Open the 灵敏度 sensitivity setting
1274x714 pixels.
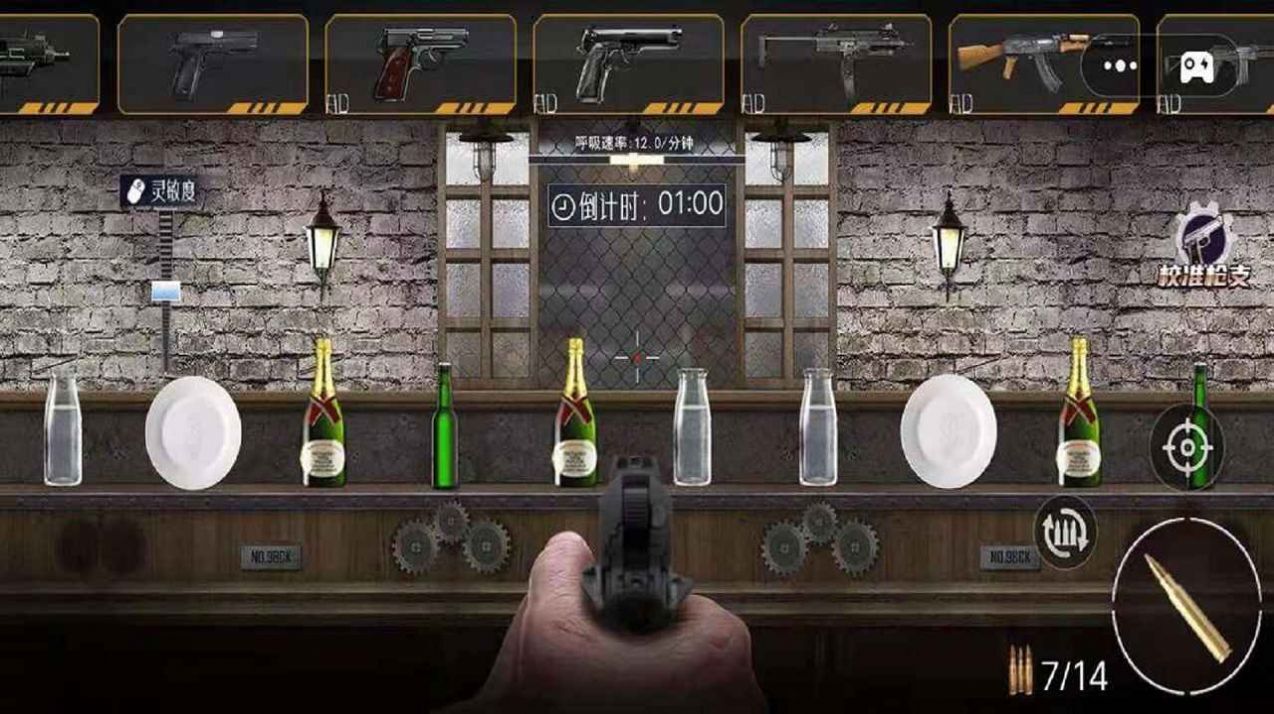(162, 192)
